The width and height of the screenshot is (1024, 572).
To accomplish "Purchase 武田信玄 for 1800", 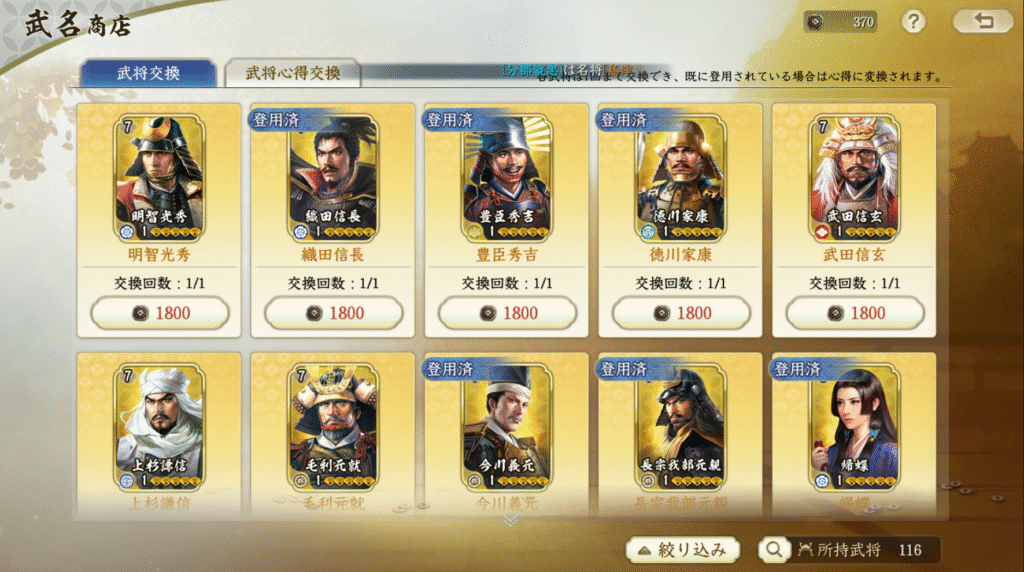I will [856, 313].
